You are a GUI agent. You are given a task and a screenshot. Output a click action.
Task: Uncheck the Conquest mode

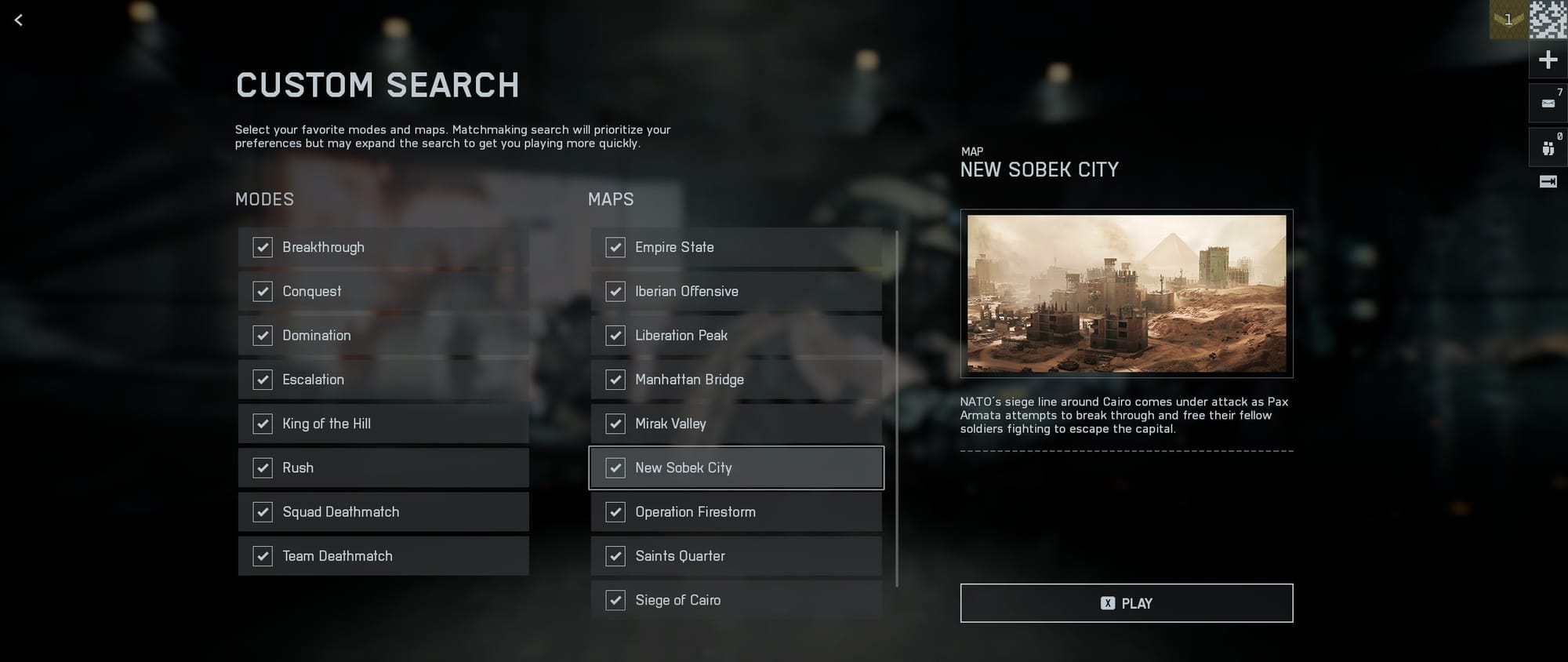(263, 292)
